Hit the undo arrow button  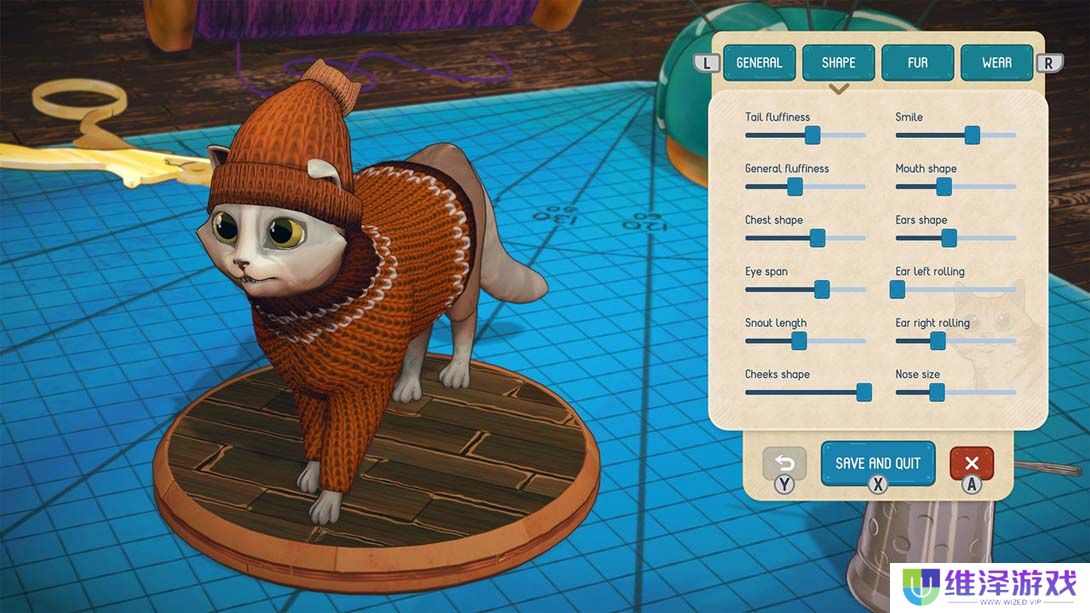pos(784,464)
